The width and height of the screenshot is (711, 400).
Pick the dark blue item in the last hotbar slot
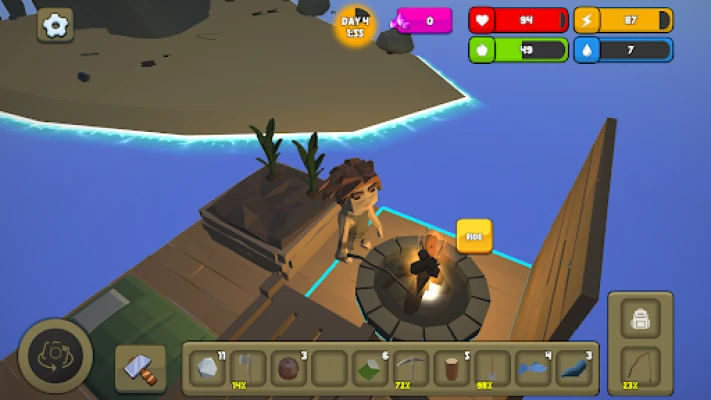point(575,368)
